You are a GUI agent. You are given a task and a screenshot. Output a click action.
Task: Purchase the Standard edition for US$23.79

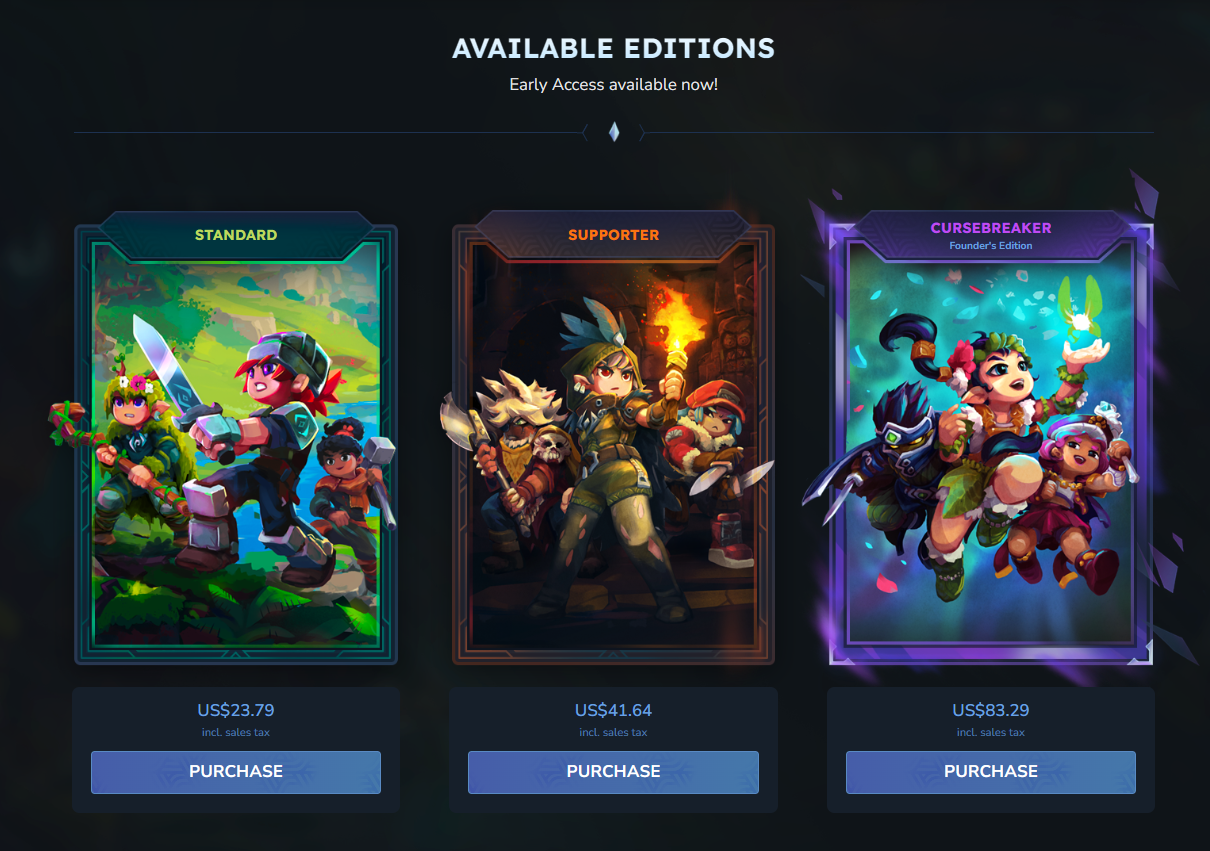tap(236, 772)
